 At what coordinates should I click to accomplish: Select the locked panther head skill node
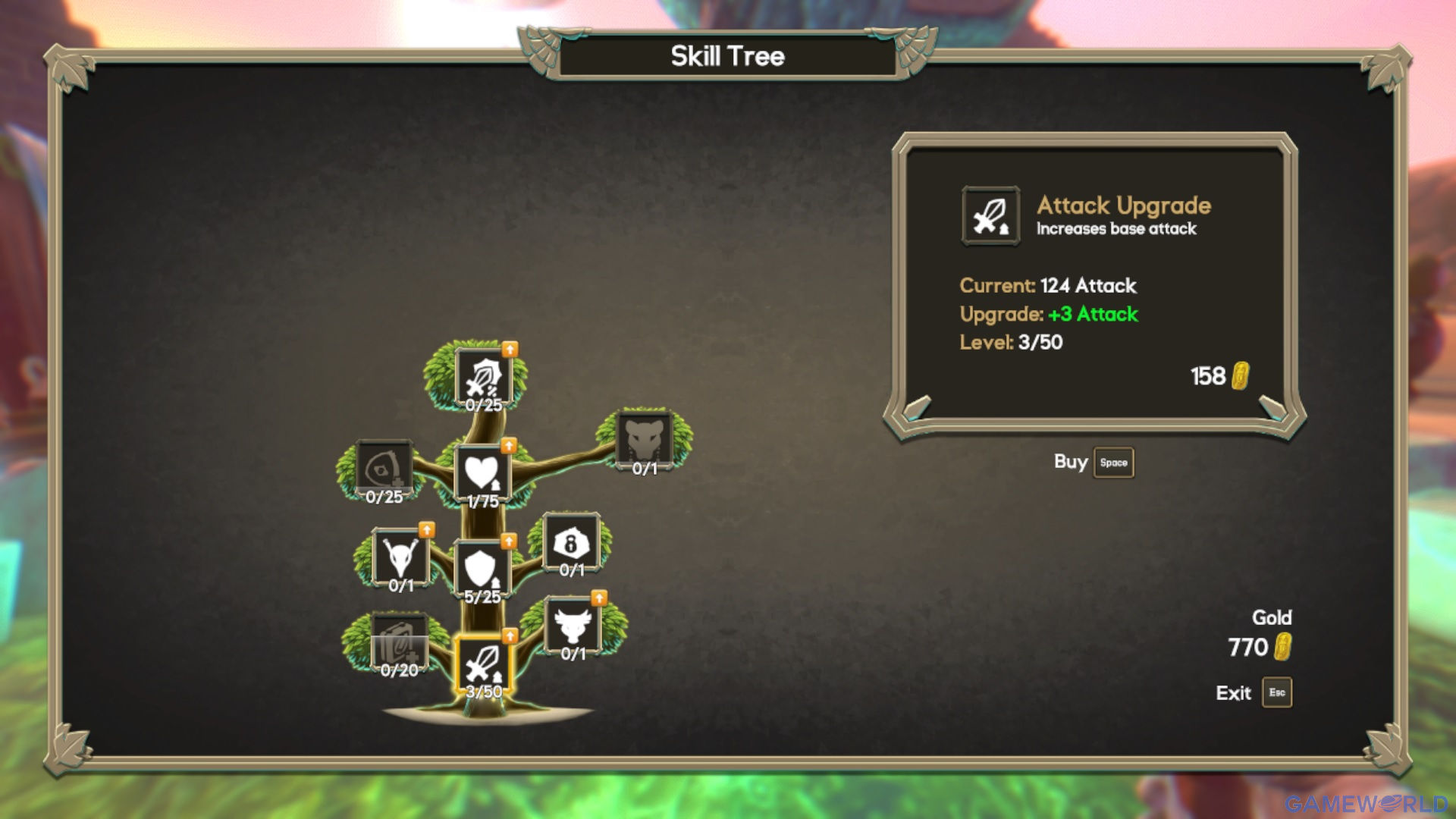coord(644,440)
